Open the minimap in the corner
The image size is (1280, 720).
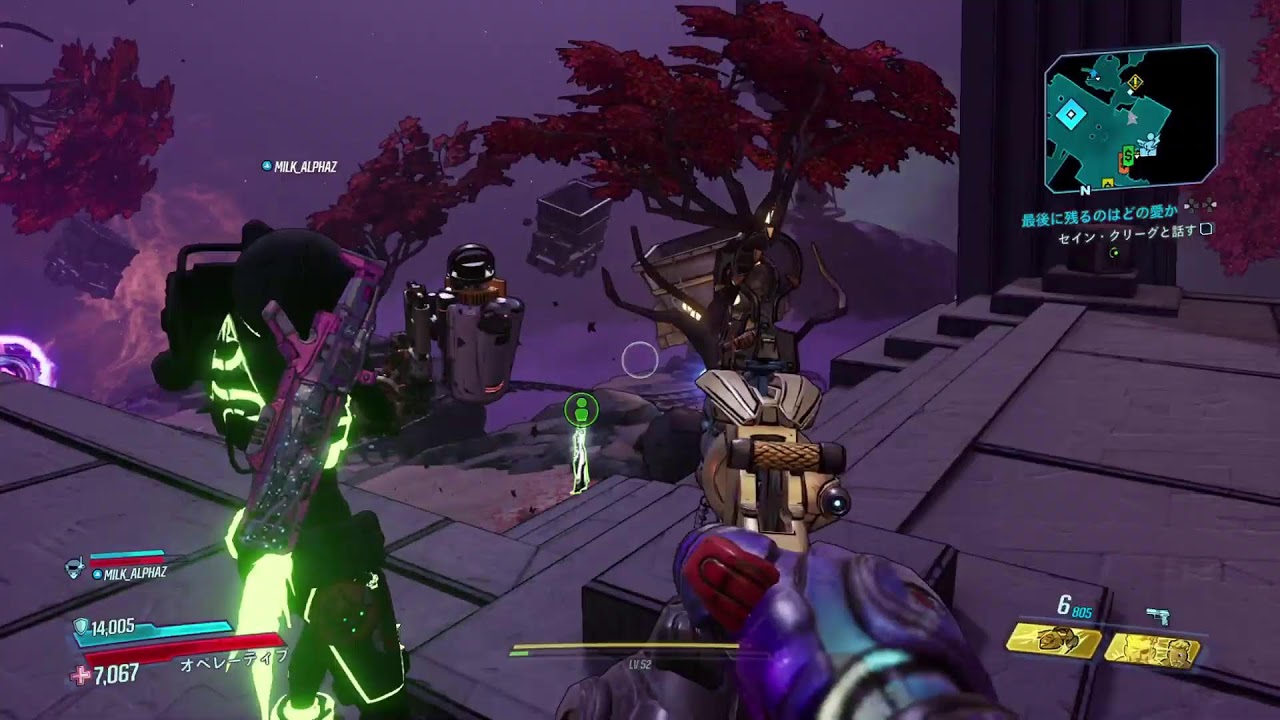point(1130,118)
